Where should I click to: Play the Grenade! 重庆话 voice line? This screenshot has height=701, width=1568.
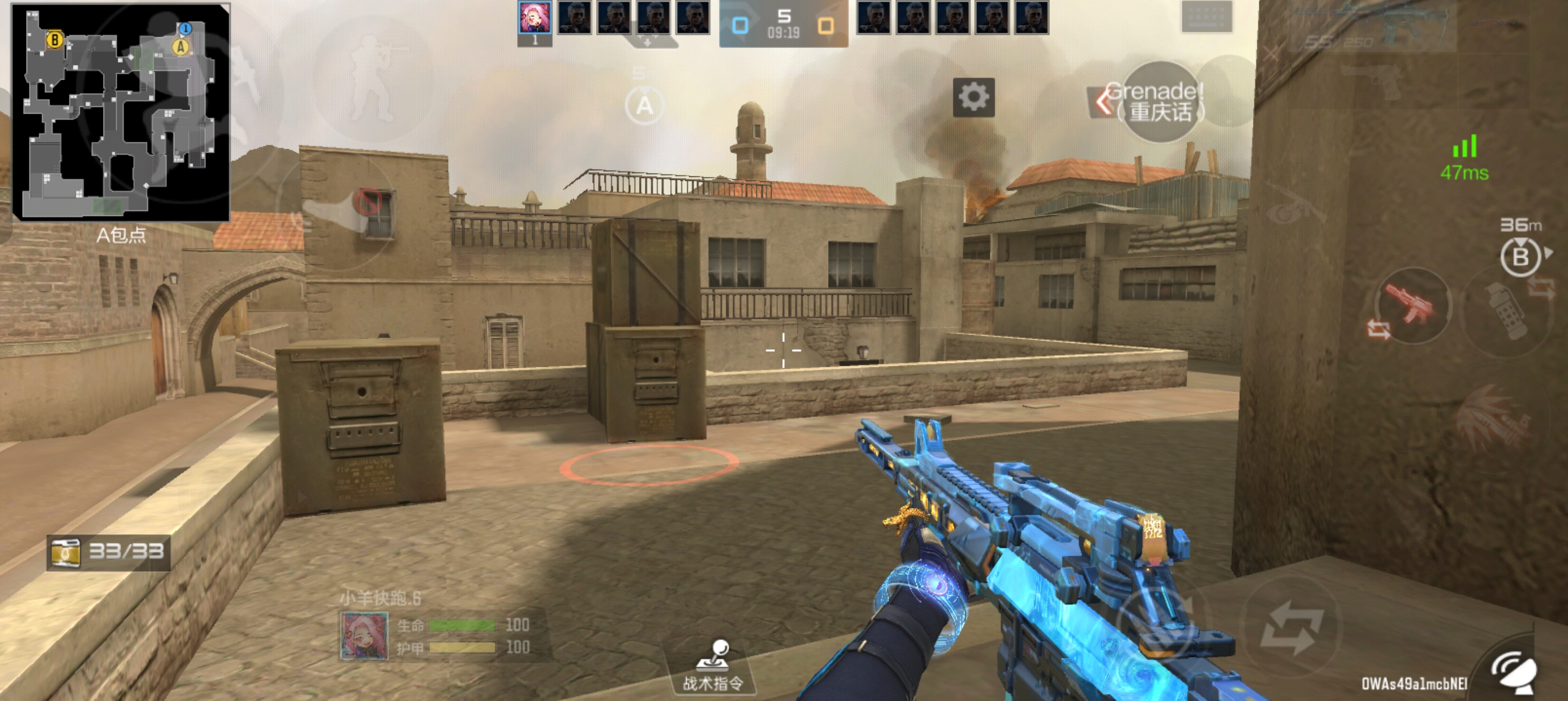click(x=1159, y=102)
